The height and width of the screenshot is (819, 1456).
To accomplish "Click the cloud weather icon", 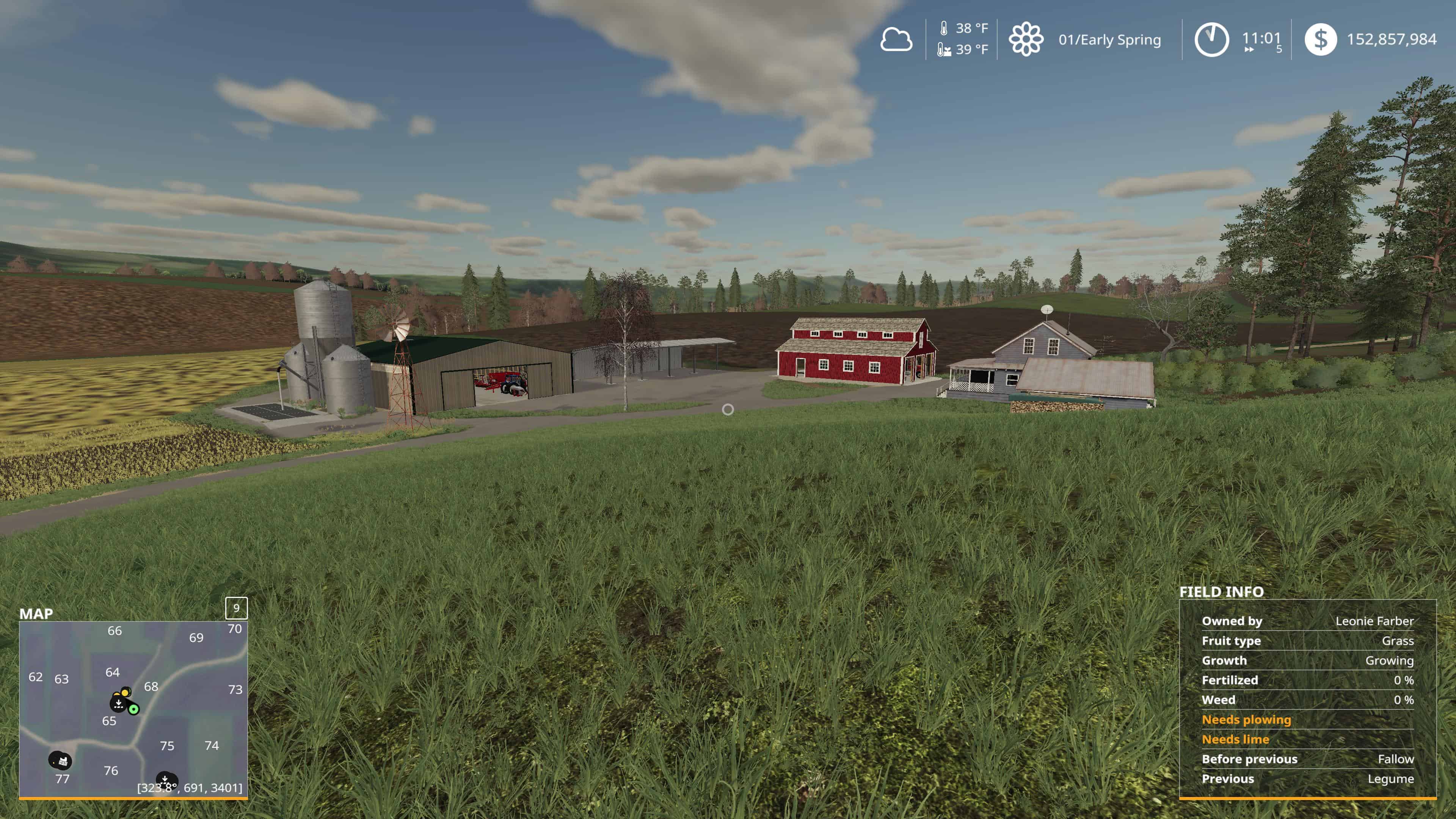I will tap(896, 39).
